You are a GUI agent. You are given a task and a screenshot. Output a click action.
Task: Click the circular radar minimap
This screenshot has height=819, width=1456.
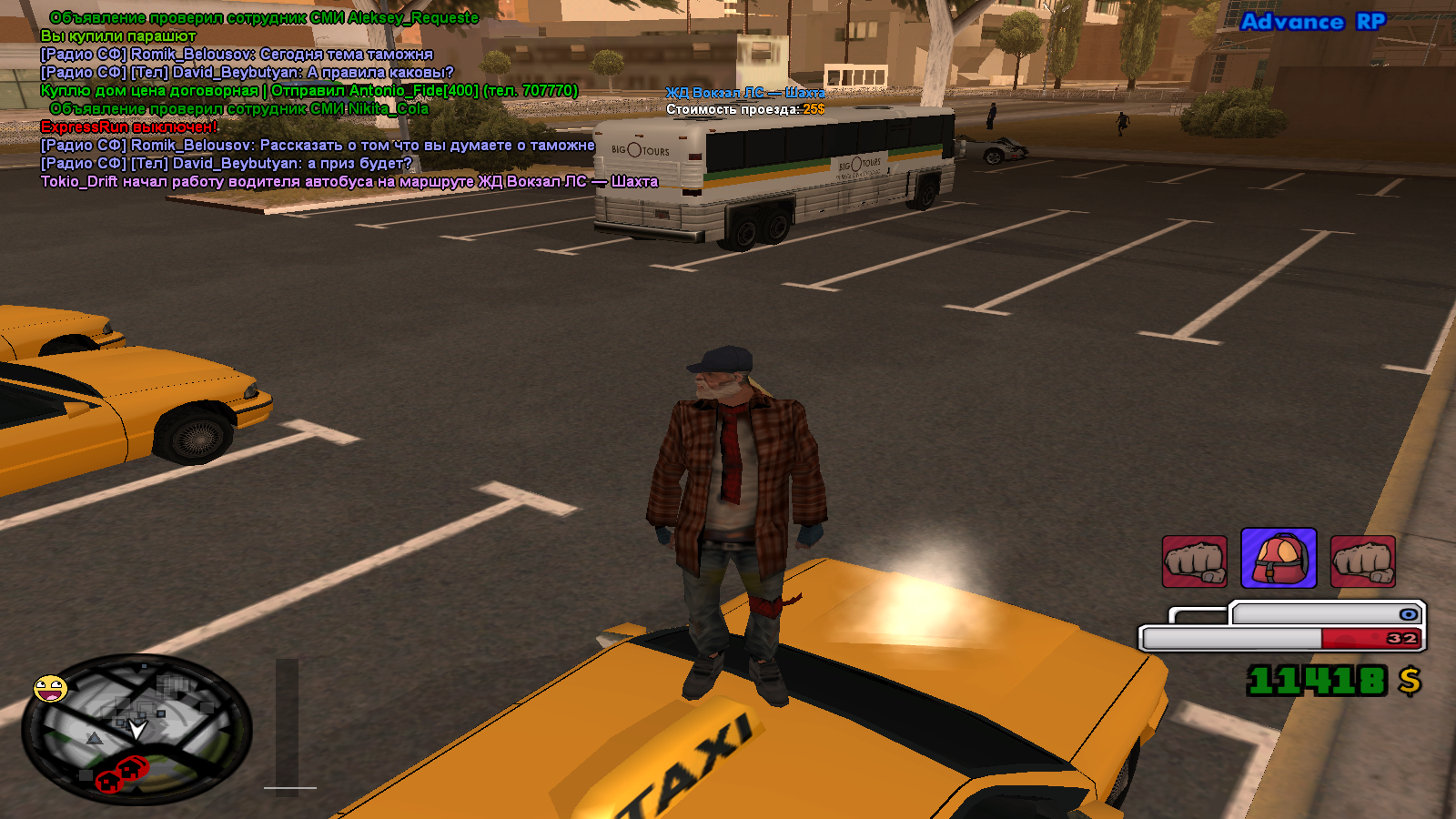tap(136, 730)
